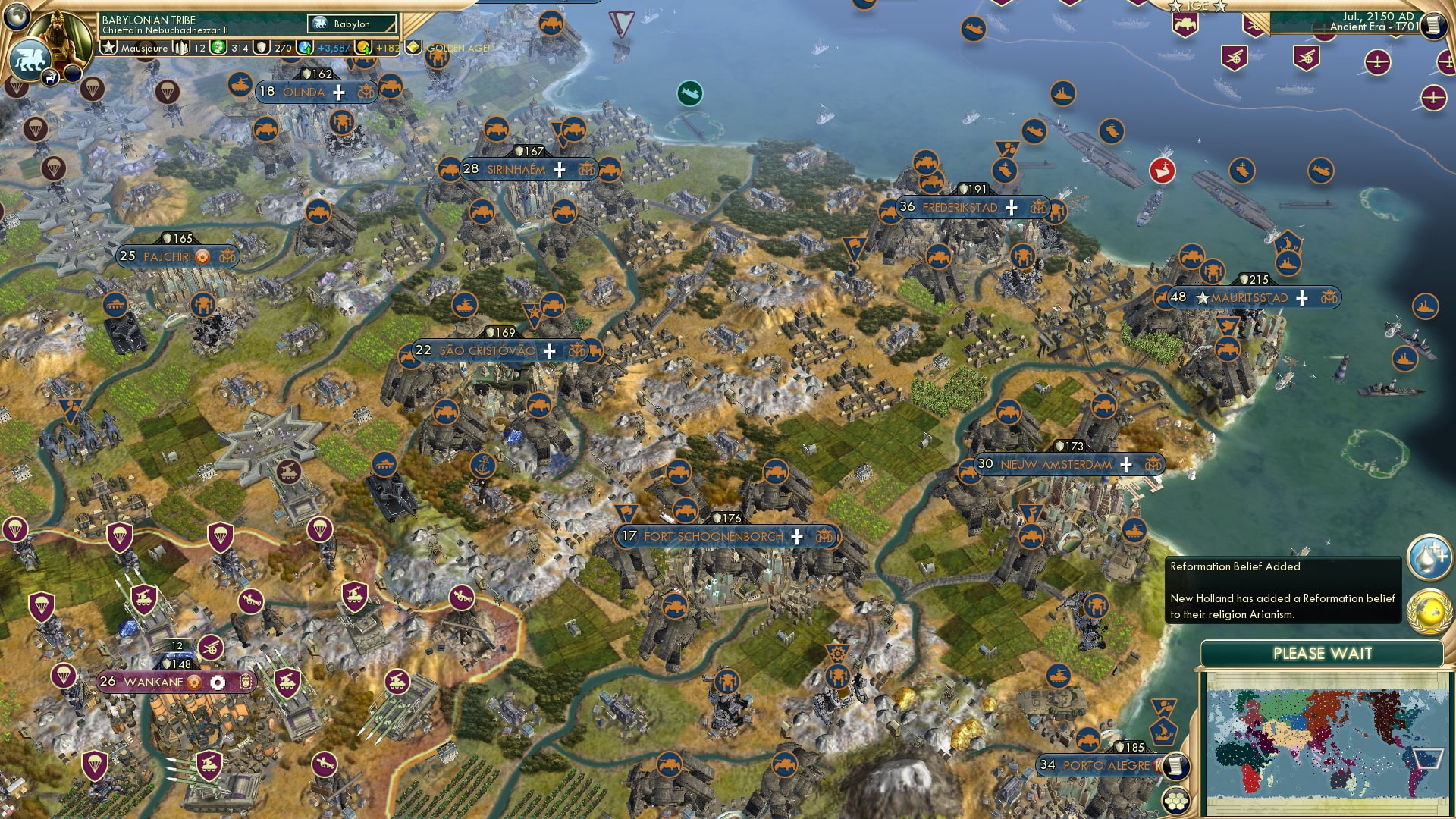Click the green happiness face icon showing 314

[x=219, y=48]
